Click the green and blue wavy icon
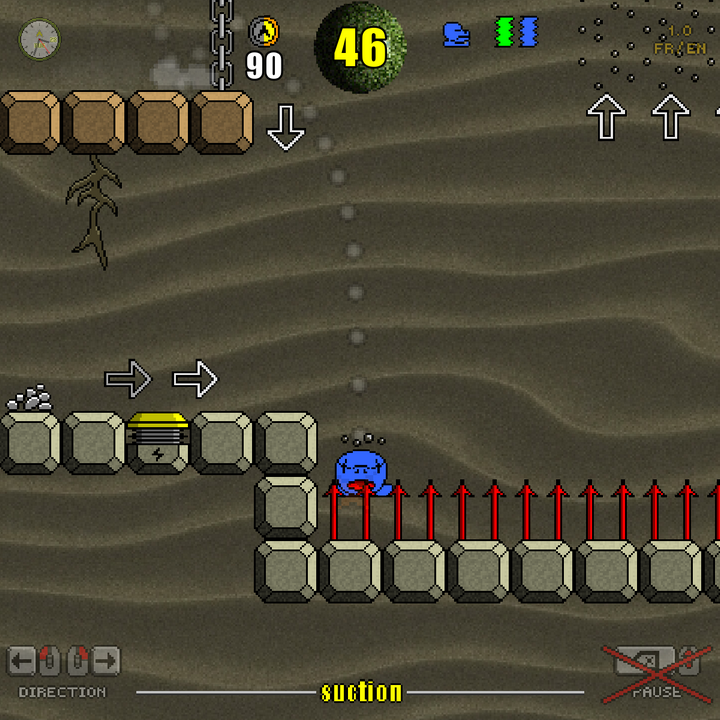Image resolution: width=720 pixels, height=720 pixels. coord(516,32)
